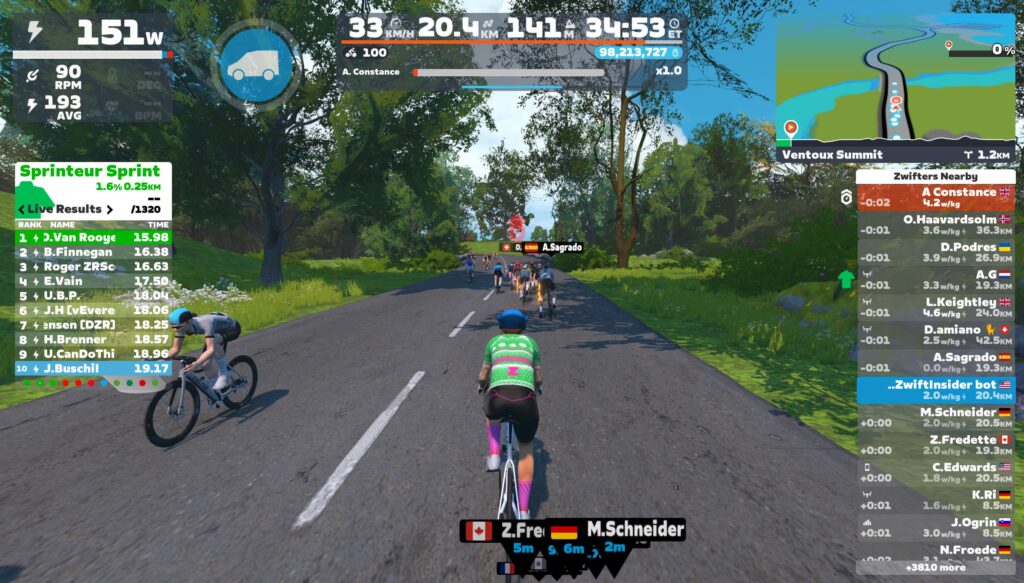
Task: Activate the draft van power-up icon
Action: pos(255,67)
